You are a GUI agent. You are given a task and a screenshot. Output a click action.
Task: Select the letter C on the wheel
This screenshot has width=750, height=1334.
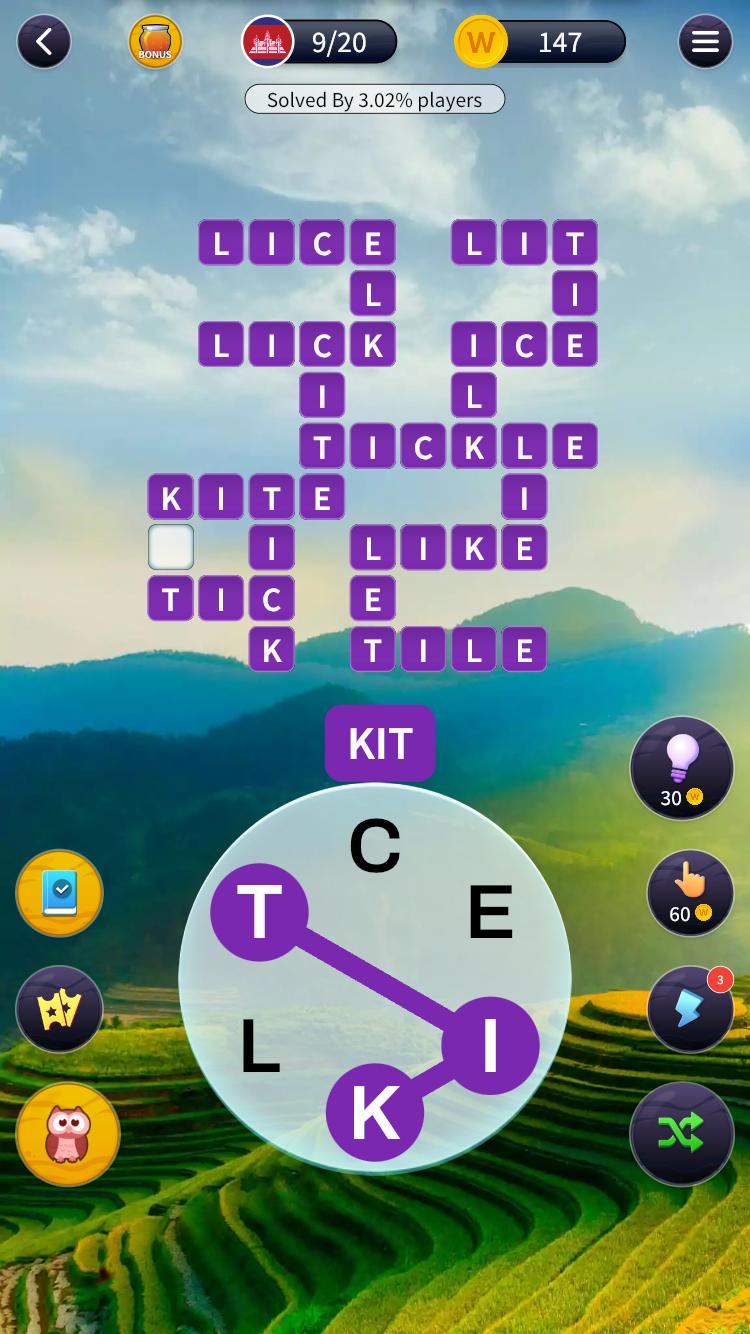click(x=375, y=846)
